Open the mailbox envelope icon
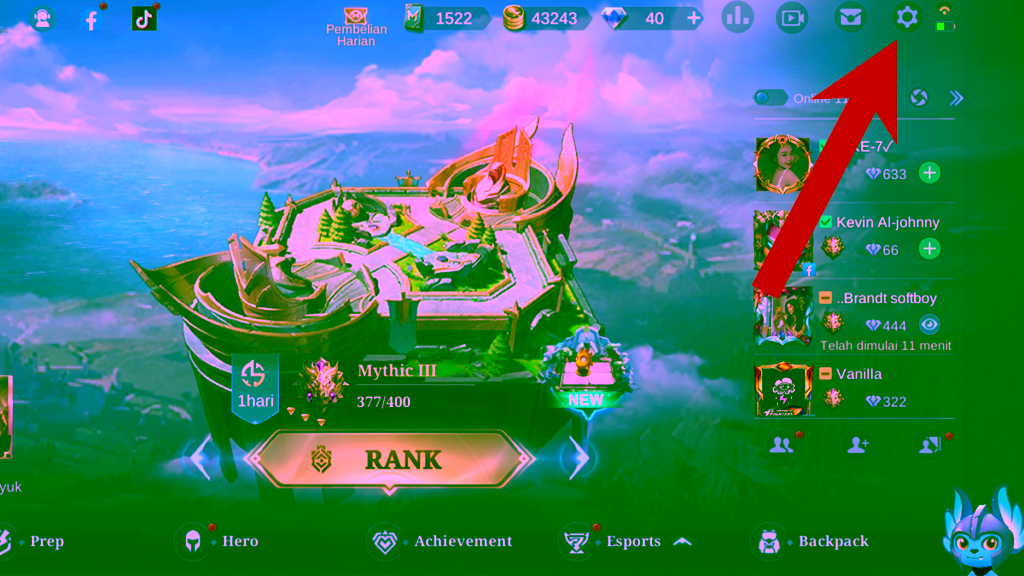 (850, 17)
